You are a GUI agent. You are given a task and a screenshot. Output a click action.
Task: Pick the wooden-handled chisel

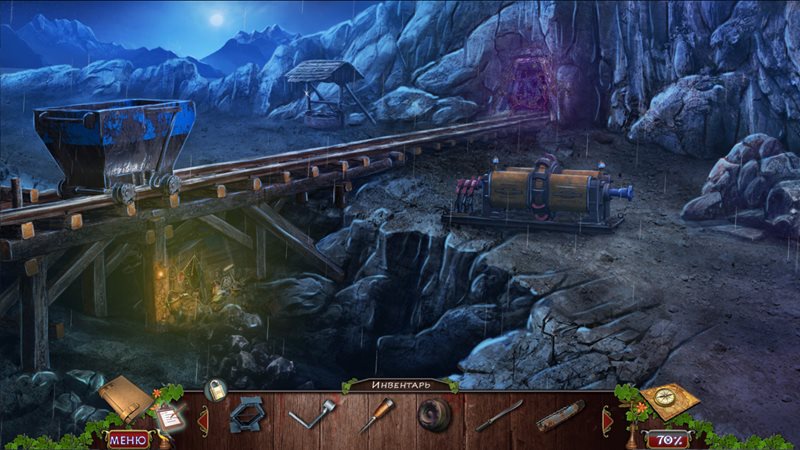[377, 414]
